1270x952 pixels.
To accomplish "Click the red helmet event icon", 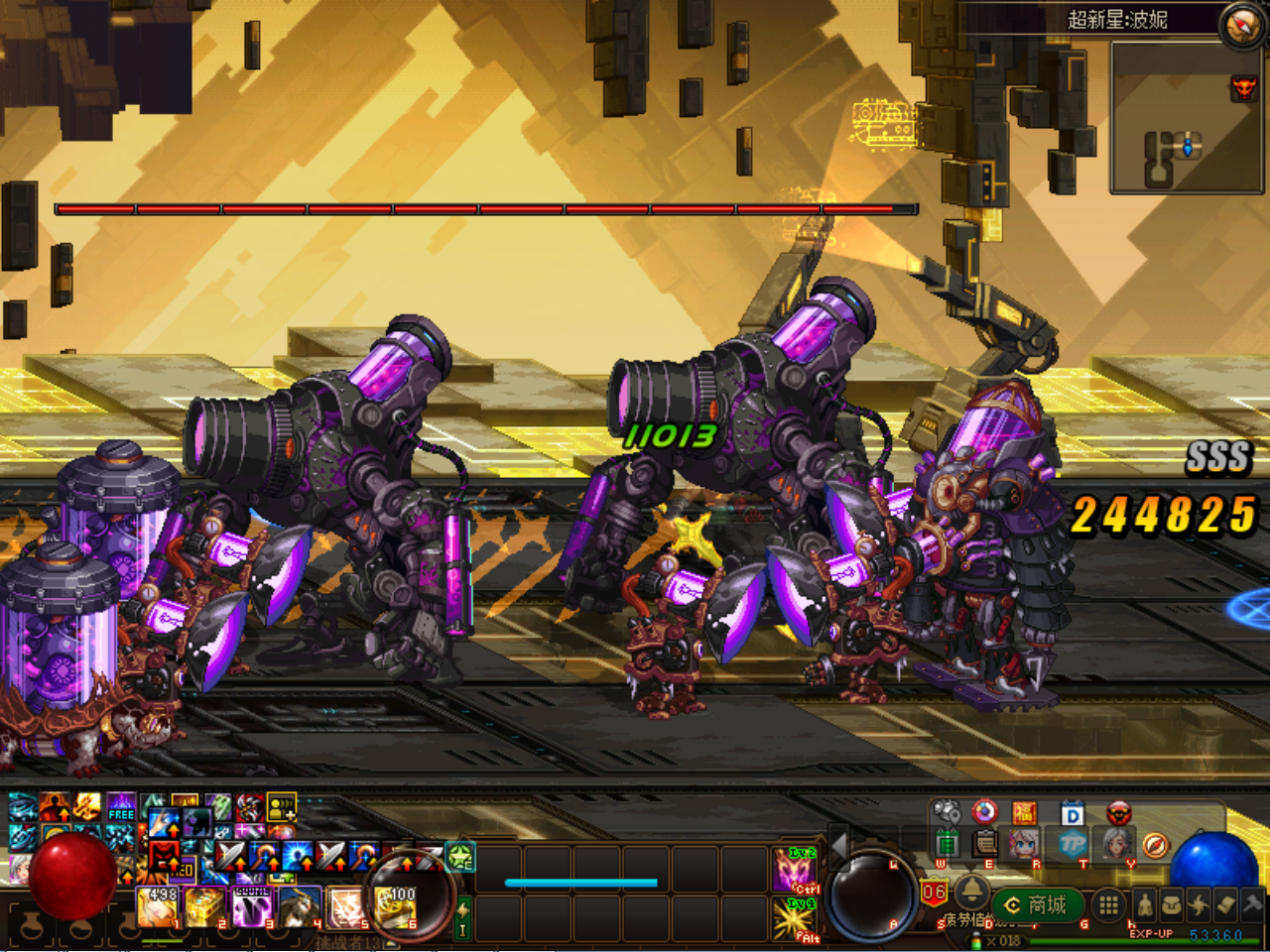I will [1119, 813].
